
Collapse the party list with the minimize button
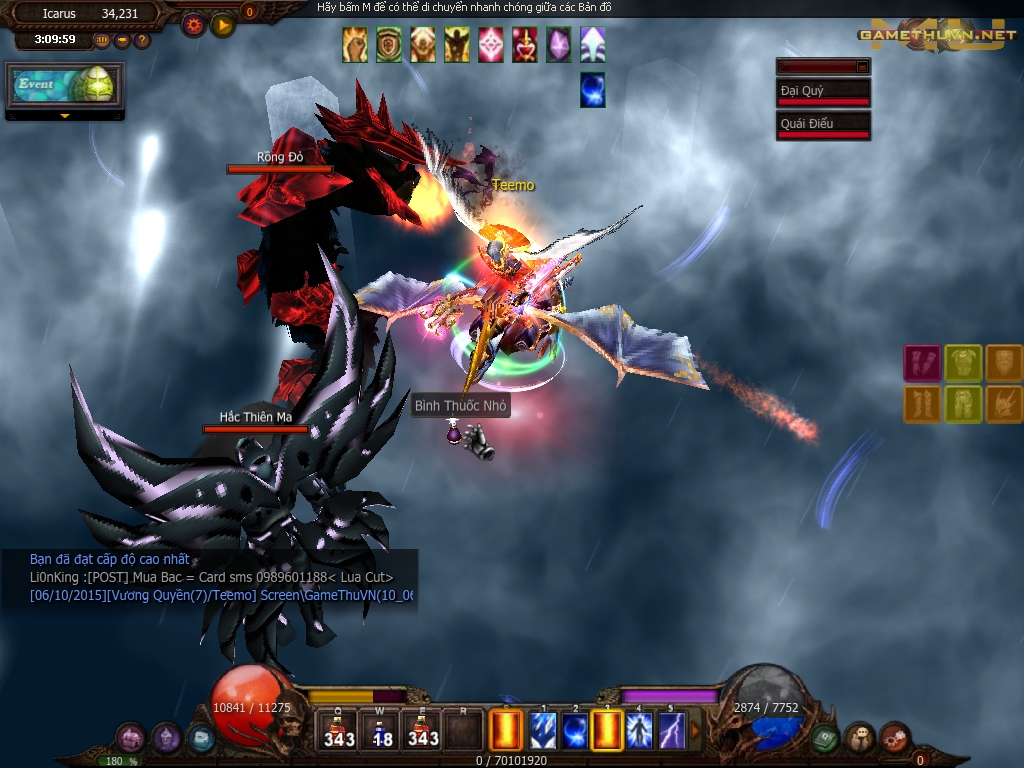point(862,66)
